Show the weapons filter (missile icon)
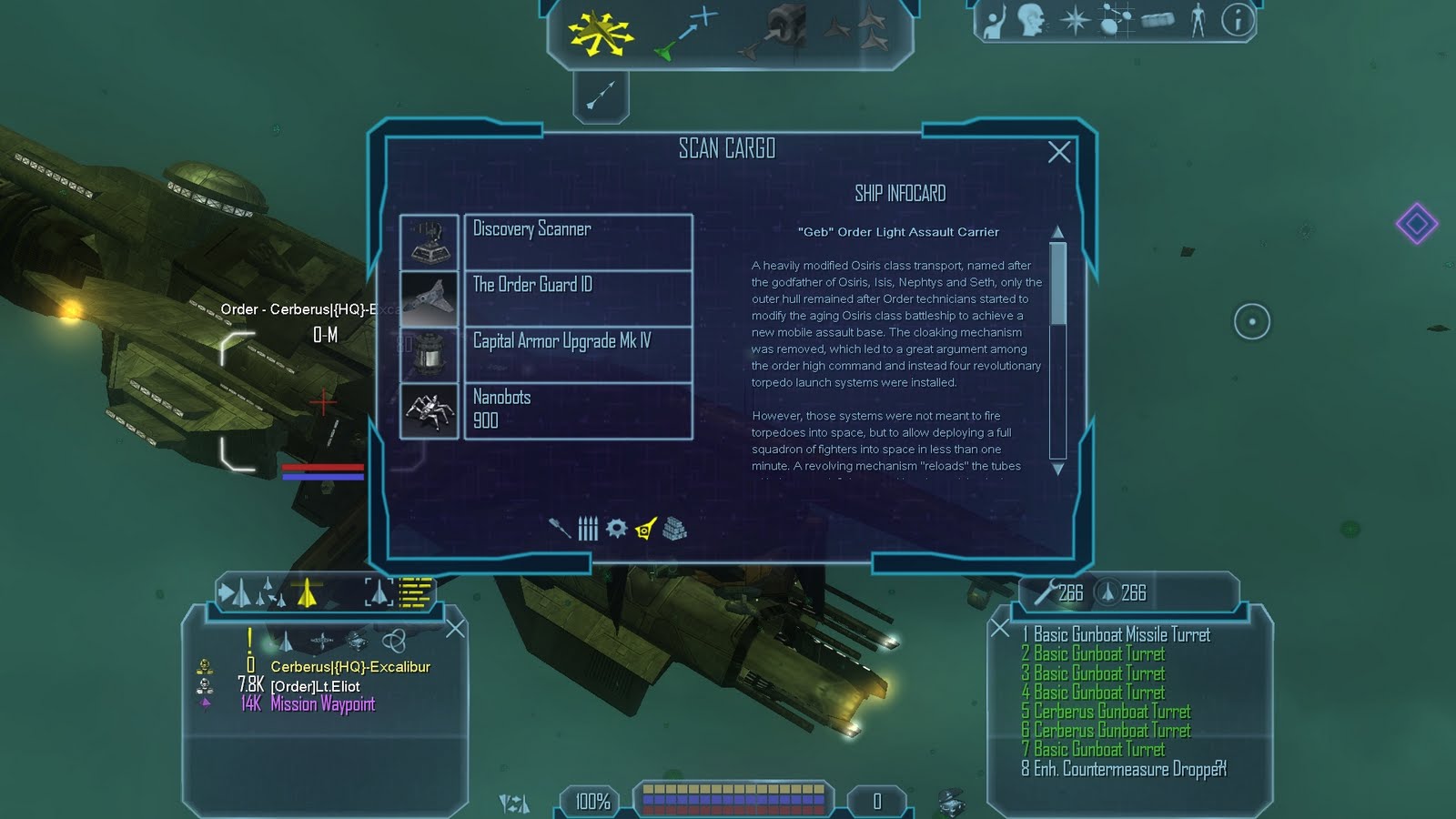 [x=559, y=528]
